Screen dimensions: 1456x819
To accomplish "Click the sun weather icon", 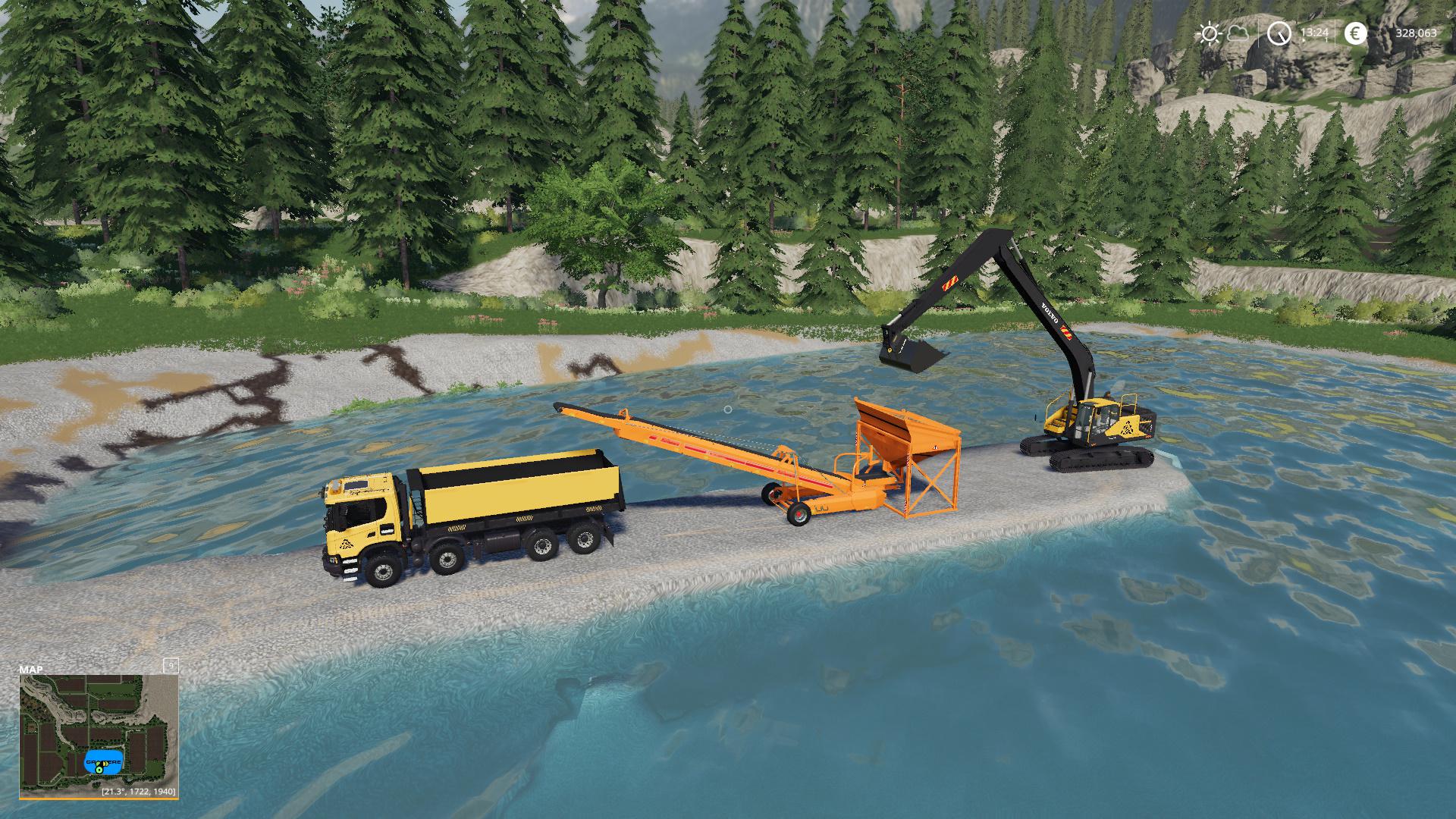I will pos(1209,33).
